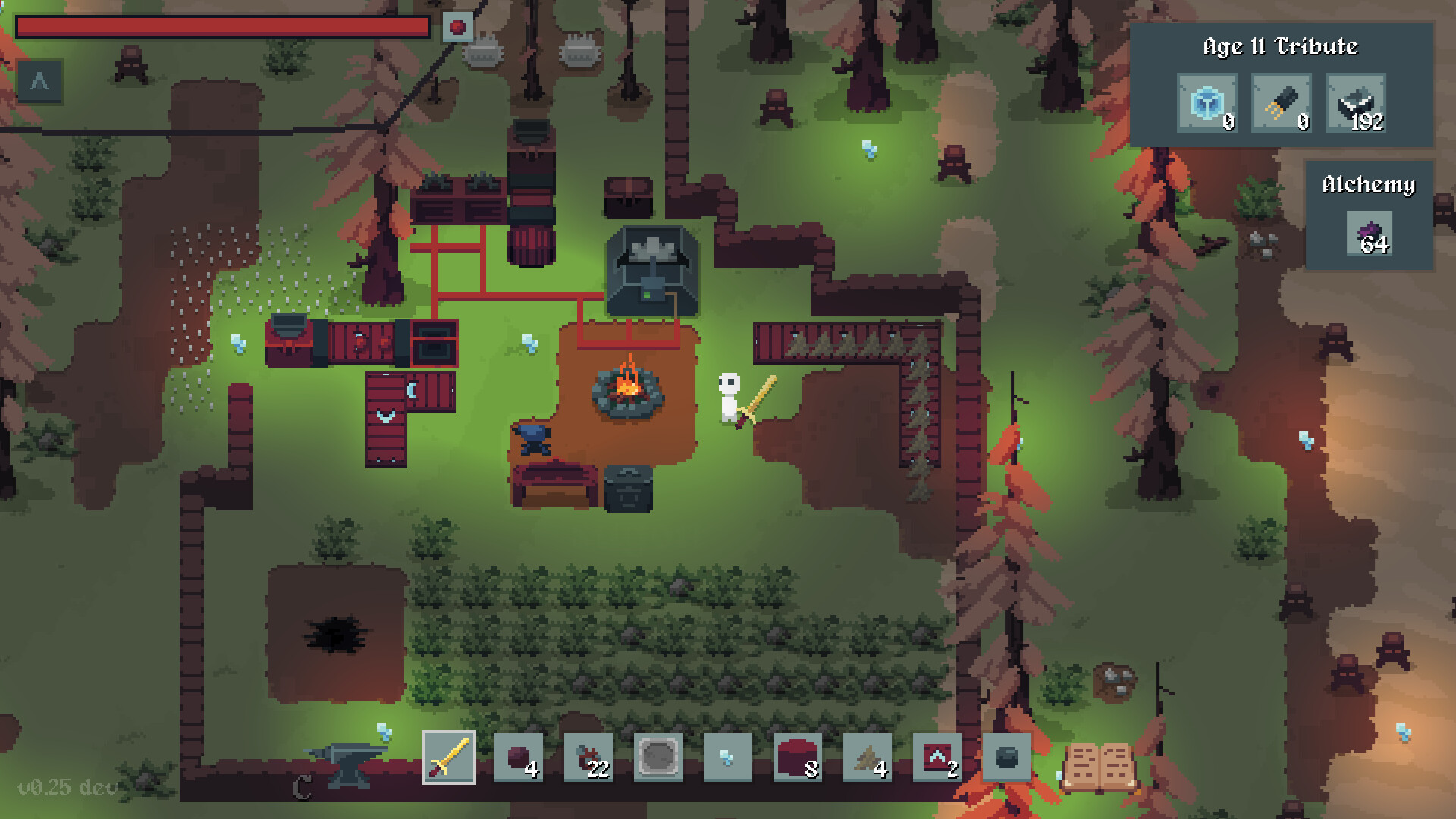Viewport: 1456px width, 819px height.
Task: Select the red arrow tile stack of 2
Action: click(937, 757)
